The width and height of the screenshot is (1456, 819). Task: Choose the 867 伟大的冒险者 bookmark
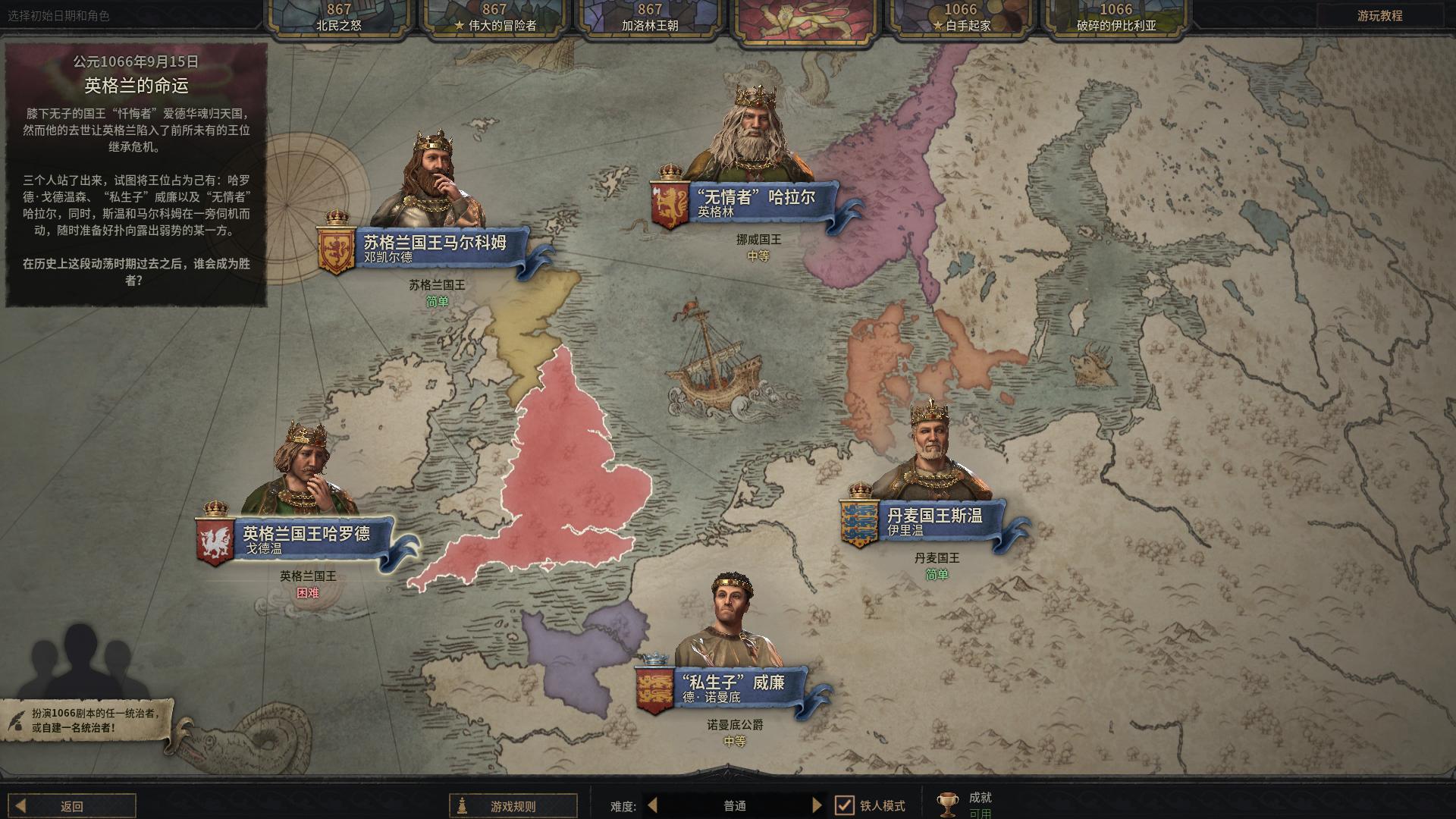[x=494, y=17]
